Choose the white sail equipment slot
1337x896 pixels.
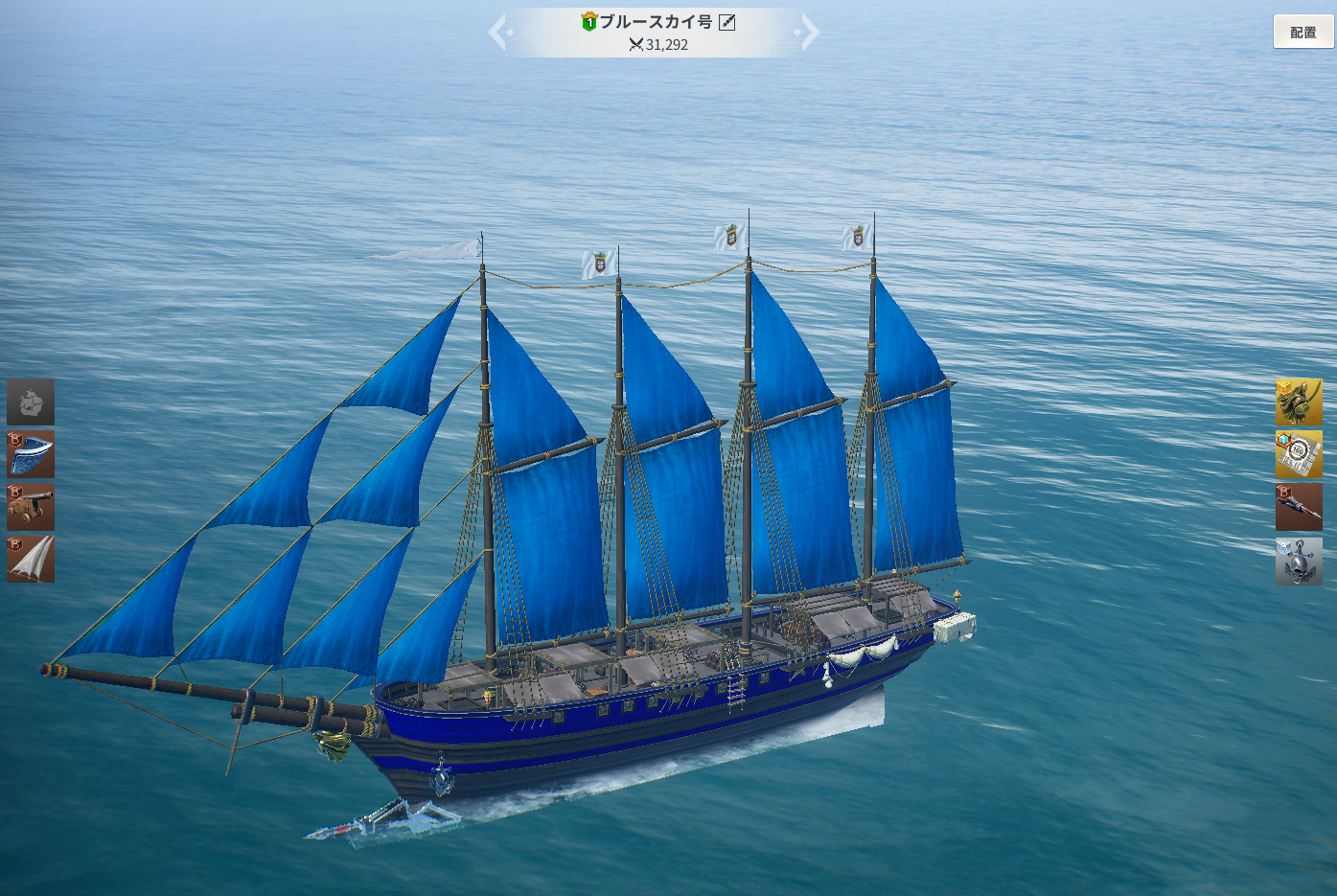31,559
